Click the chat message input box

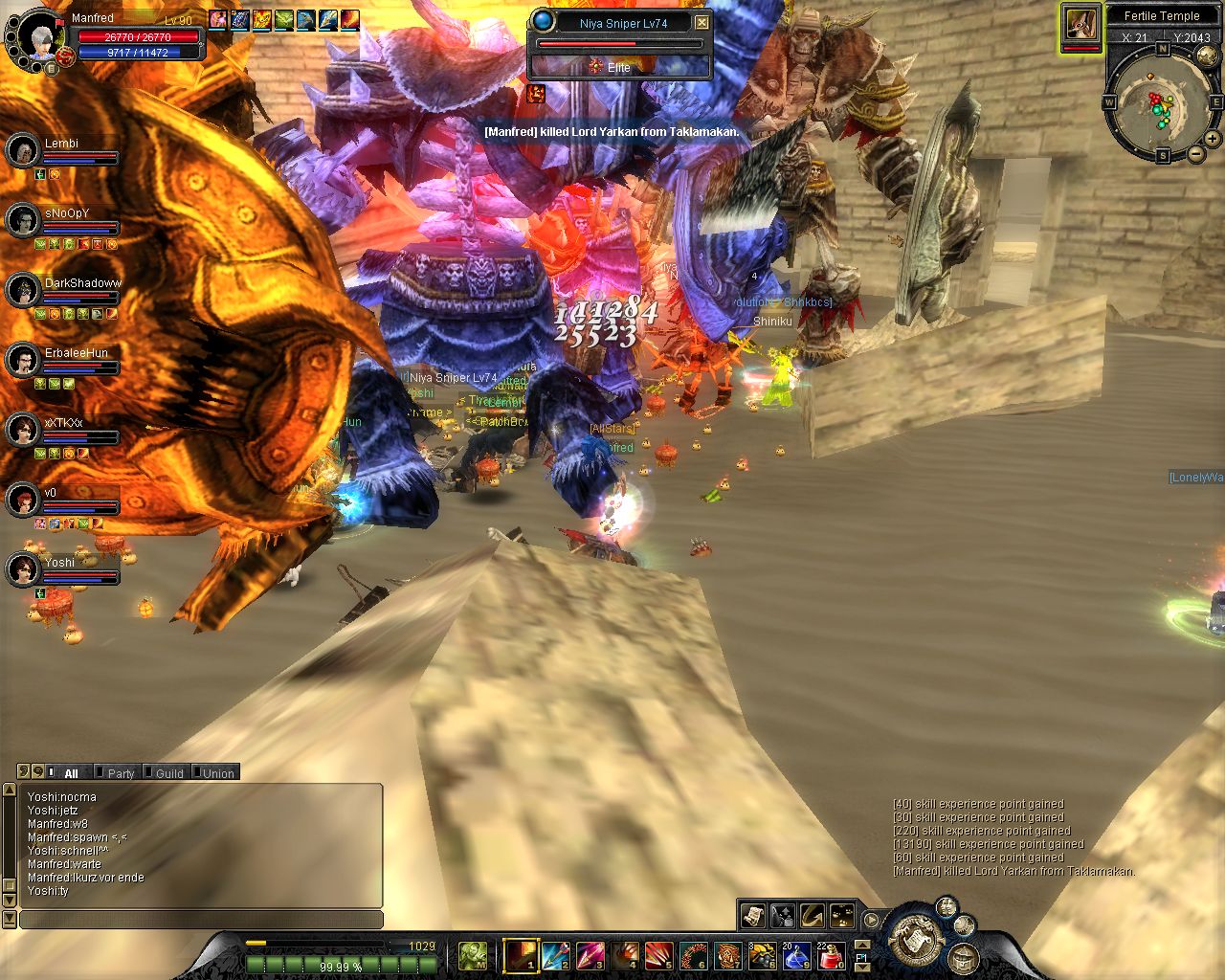point(201,920)
